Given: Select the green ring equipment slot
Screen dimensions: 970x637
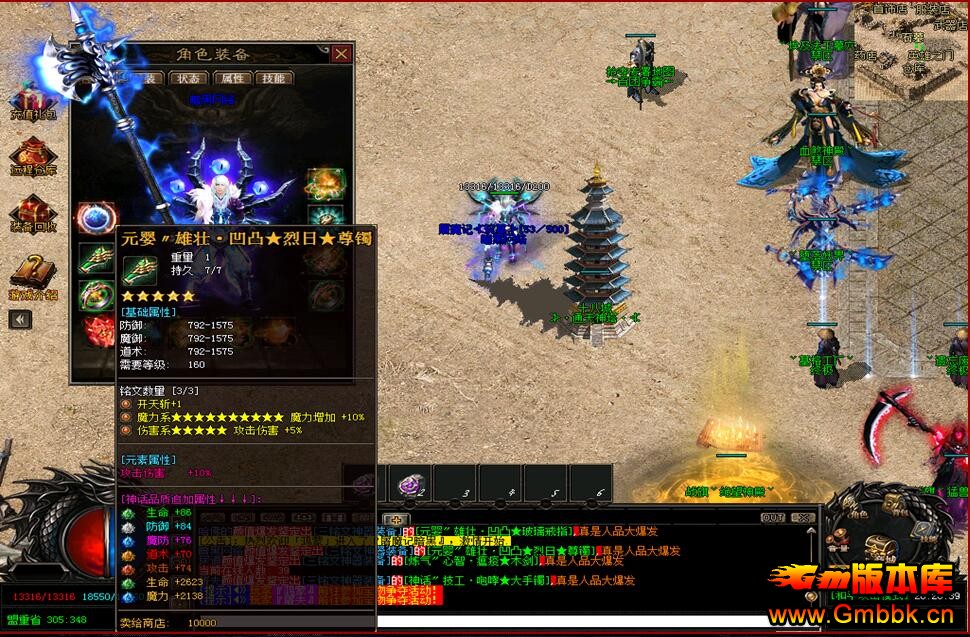Looking at the screenshot, I should pyautogui.click(x=97, y=295).
